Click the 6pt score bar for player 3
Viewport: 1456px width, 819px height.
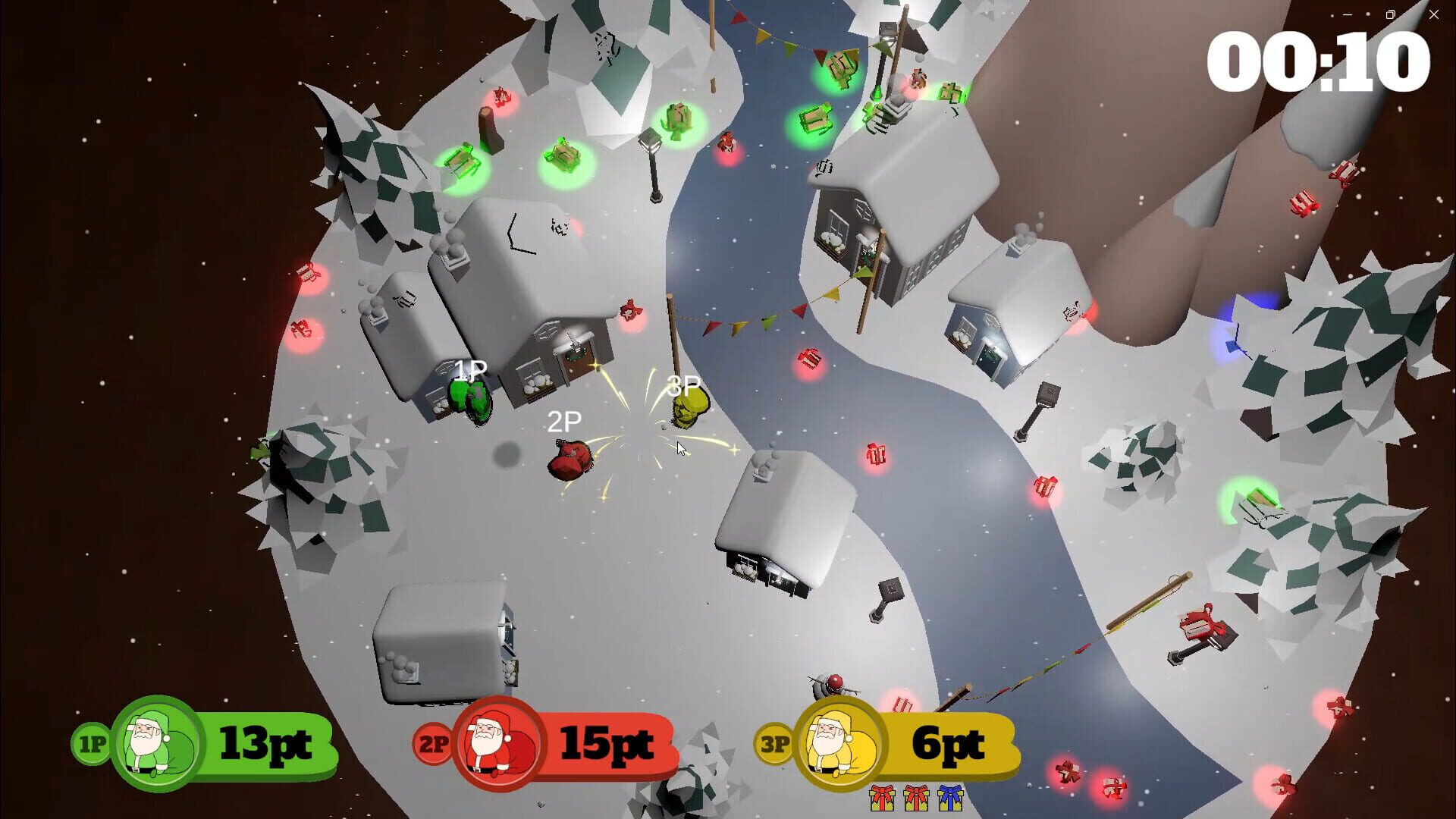tap(949, 743)
